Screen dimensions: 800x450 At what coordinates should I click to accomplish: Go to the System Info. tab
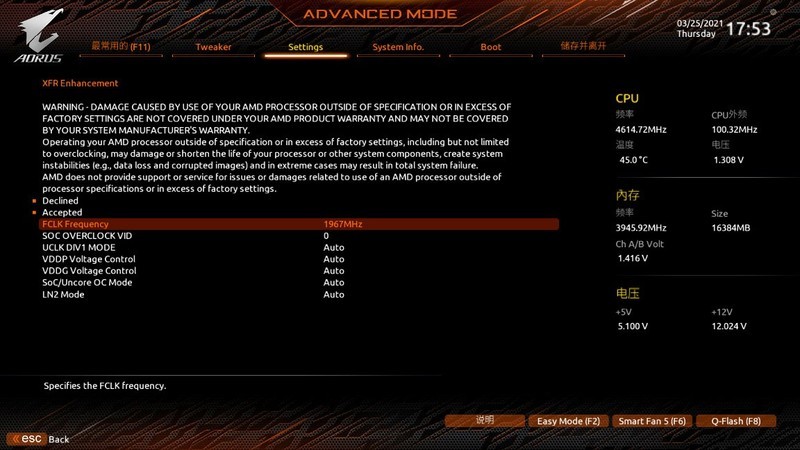(398, 47)
